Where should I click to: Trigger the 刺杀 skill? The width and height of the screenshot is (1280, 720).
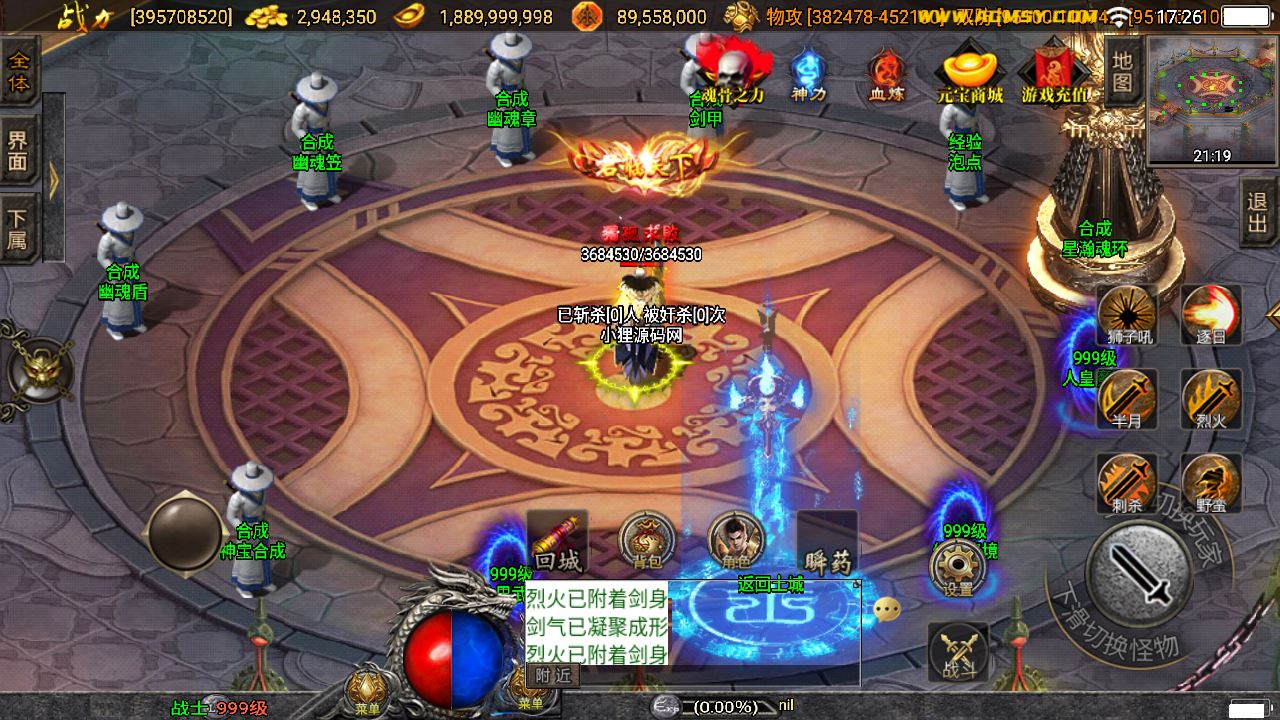tap(1128, 484)
